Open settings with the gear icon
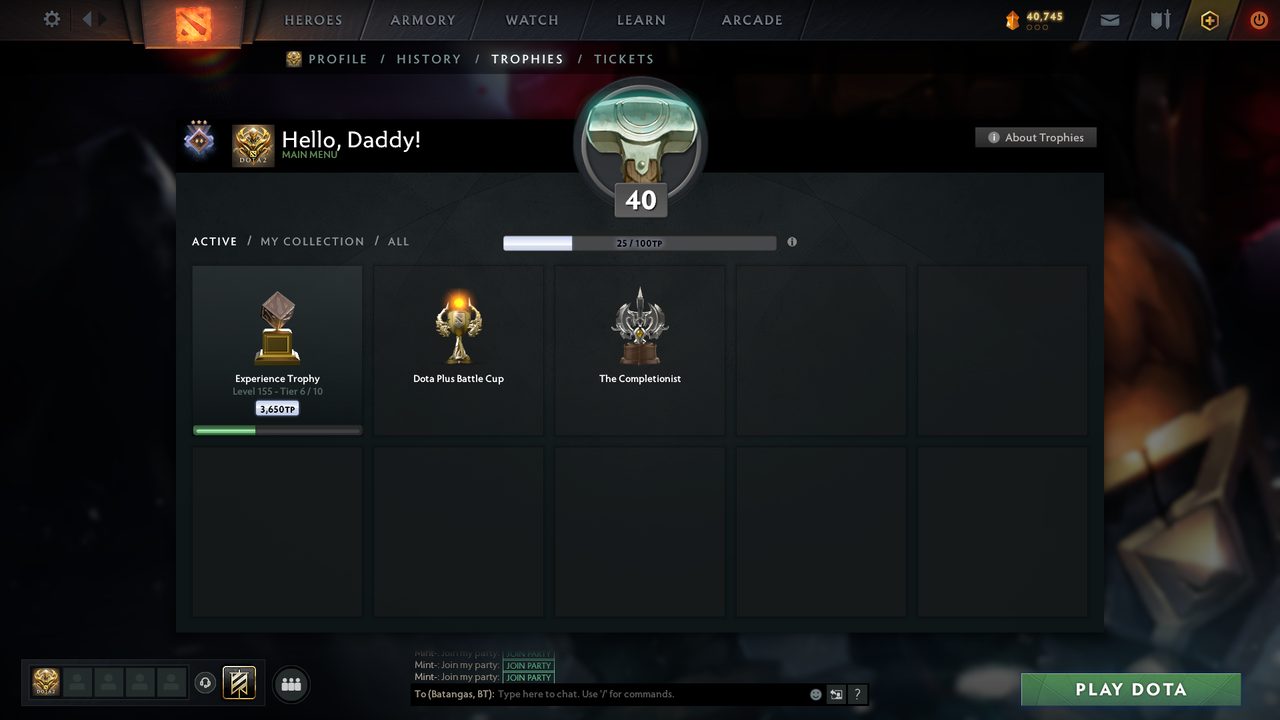This screenshot has height=720, width=1280. 51,19
